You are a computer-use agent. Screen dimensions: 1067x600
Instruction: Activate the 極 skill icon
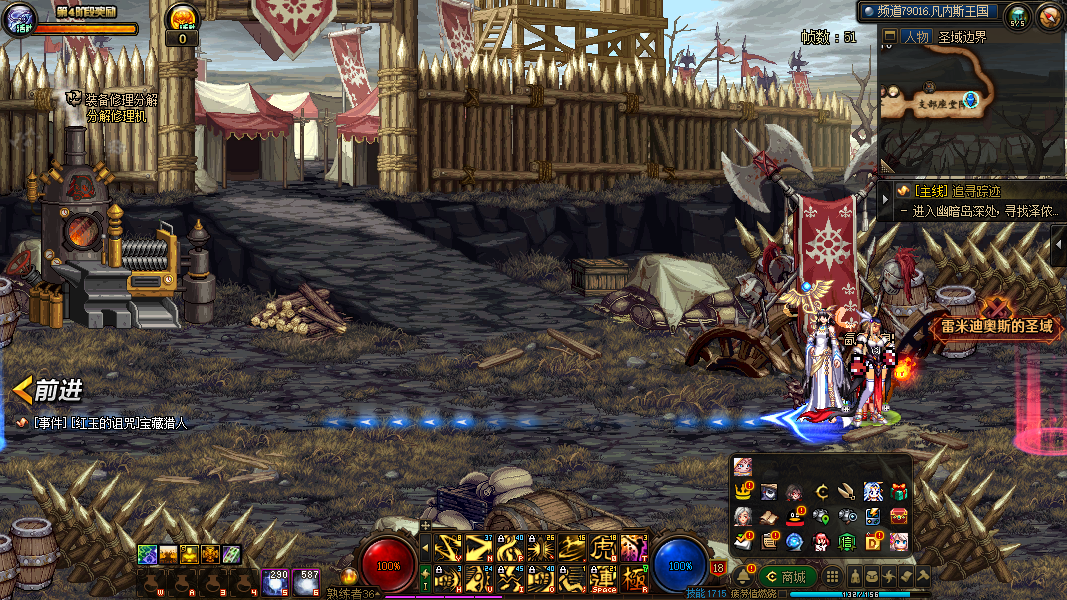633,577
